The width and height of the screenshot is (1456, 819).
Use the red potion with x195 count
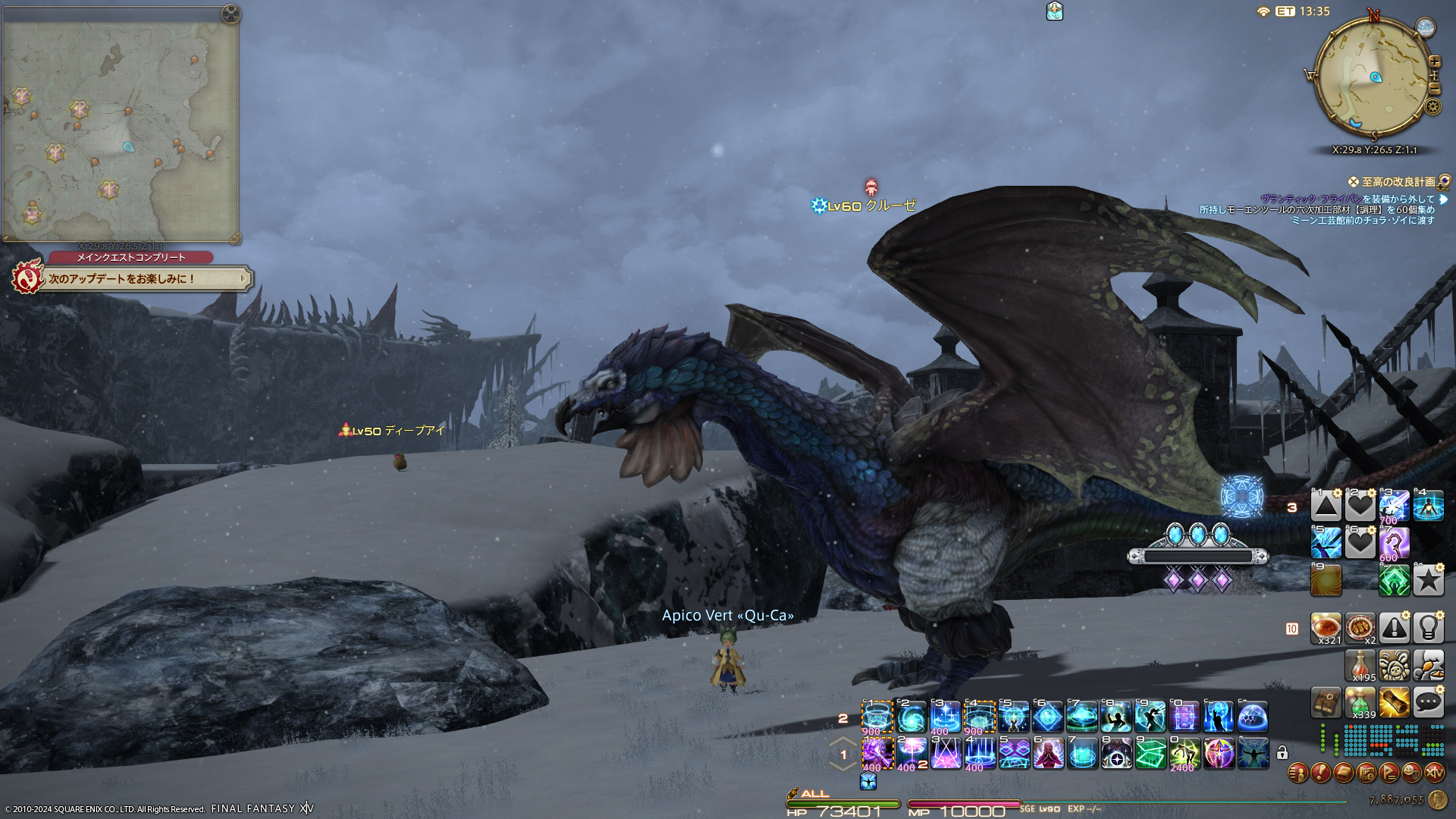(x=1360, y=665)
